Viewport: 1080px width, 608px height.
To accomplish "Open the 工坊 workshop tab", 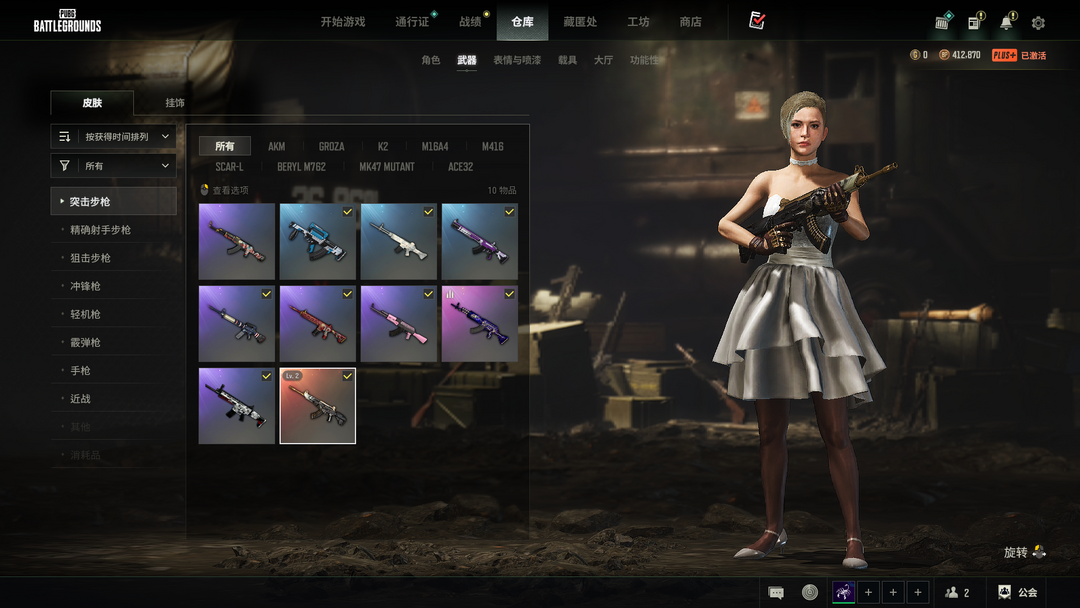I will [x=638, y=22].
